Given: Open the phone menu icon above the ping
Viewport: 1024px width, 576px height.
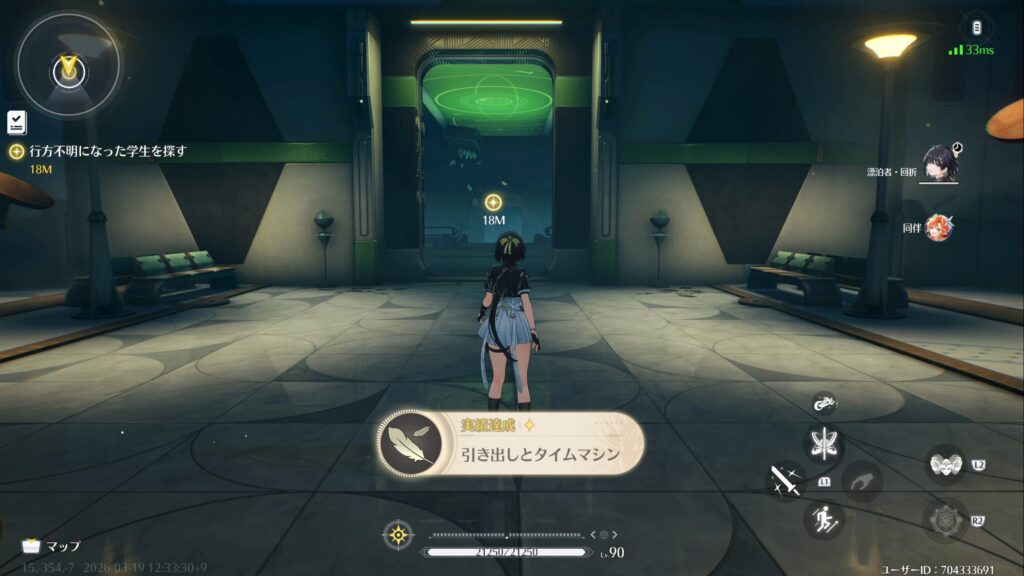Looking at the screenshot, I should pyautogui.click(x=975, y=27).
